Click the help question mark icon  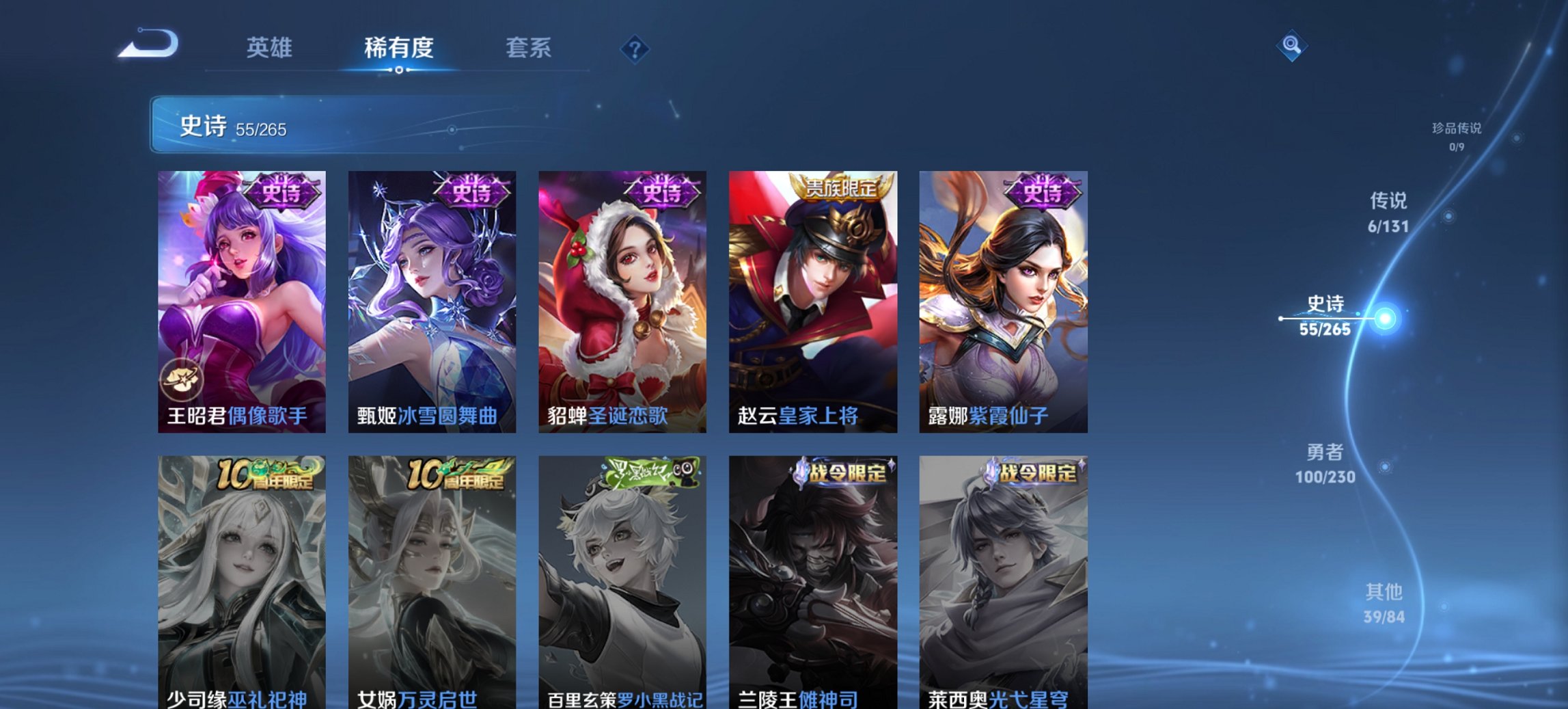point(635,48)
